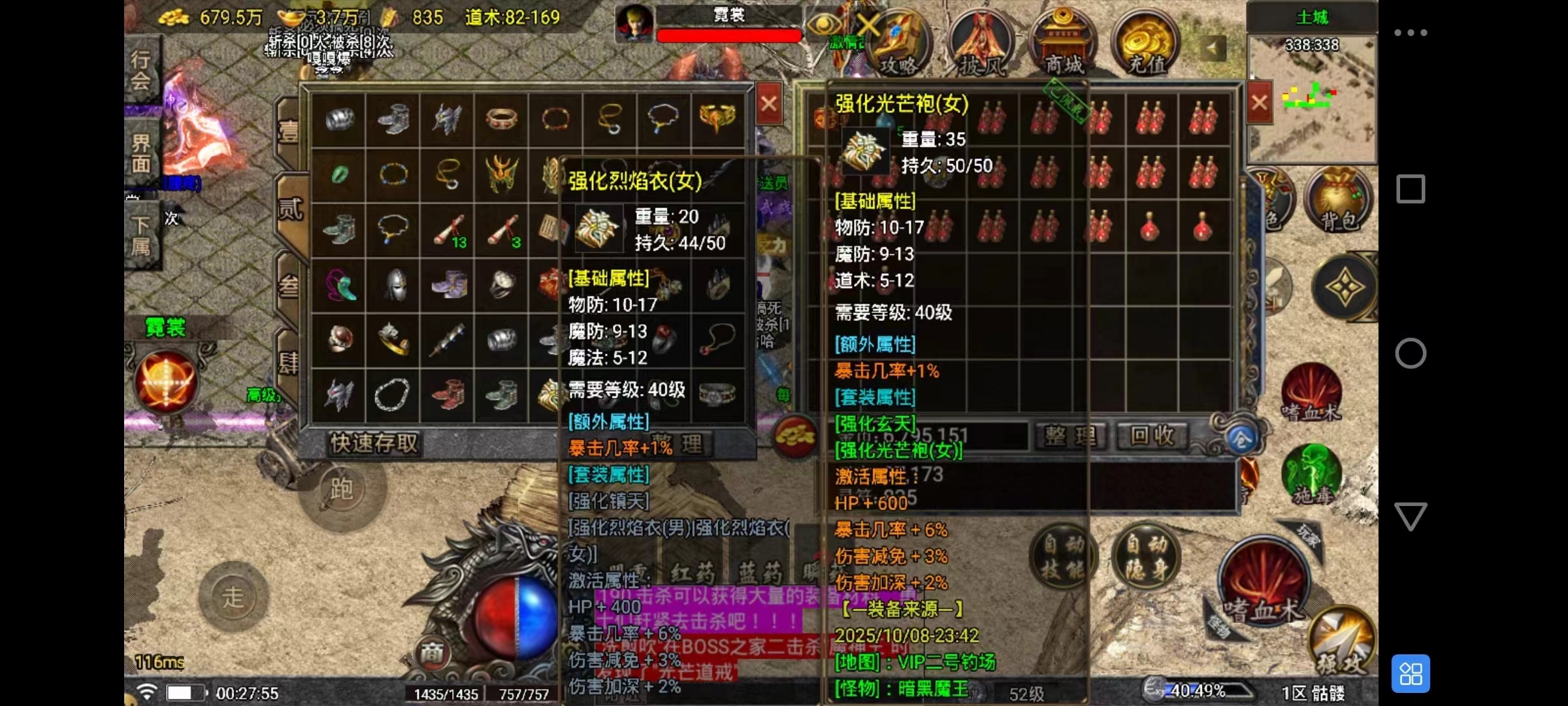The width and height of the screenshot is (1568, 706).
Task: Enter the 商城 shop
Action: coord(1063,43)
